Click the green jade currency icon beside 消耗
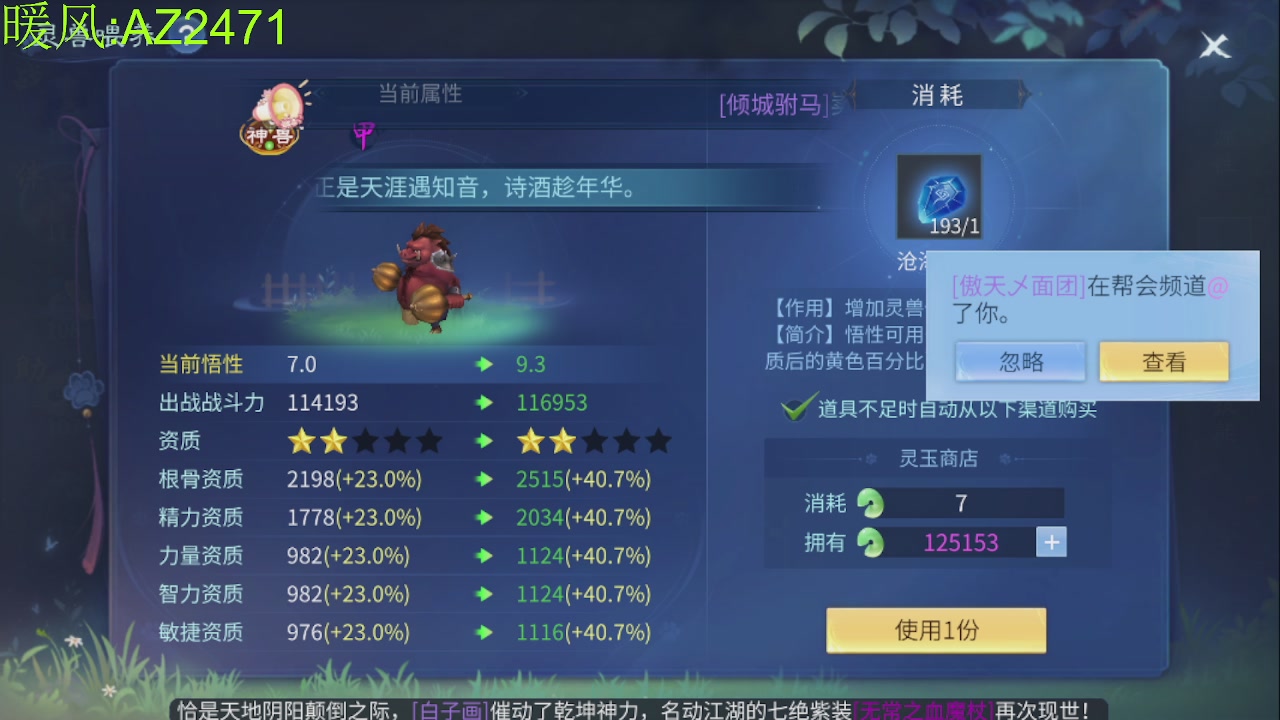The image size is (1280, 720). click(x=872, y=503)
